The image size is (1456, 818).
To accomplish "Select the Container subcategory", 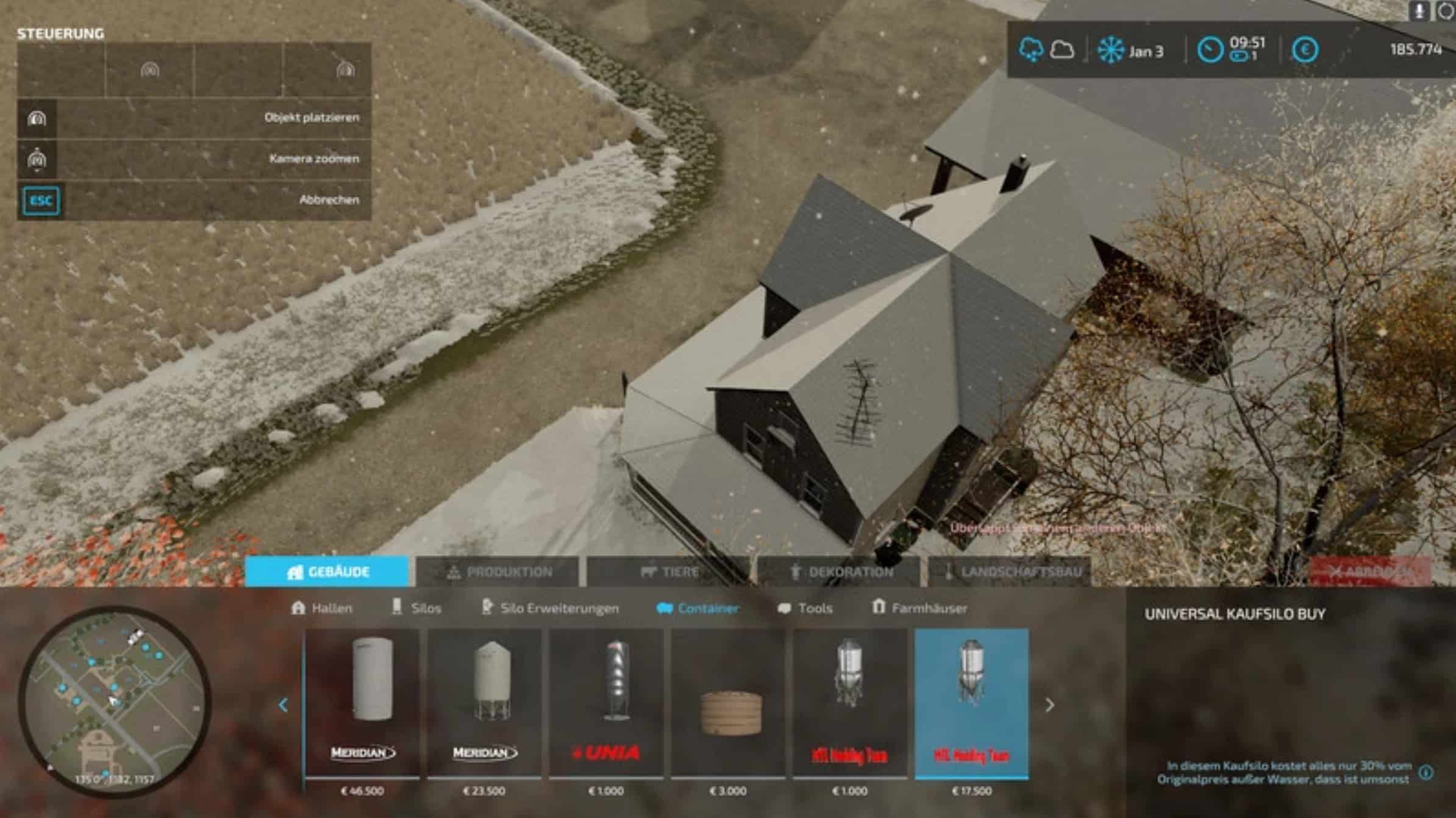I will [x=698, y=608].
